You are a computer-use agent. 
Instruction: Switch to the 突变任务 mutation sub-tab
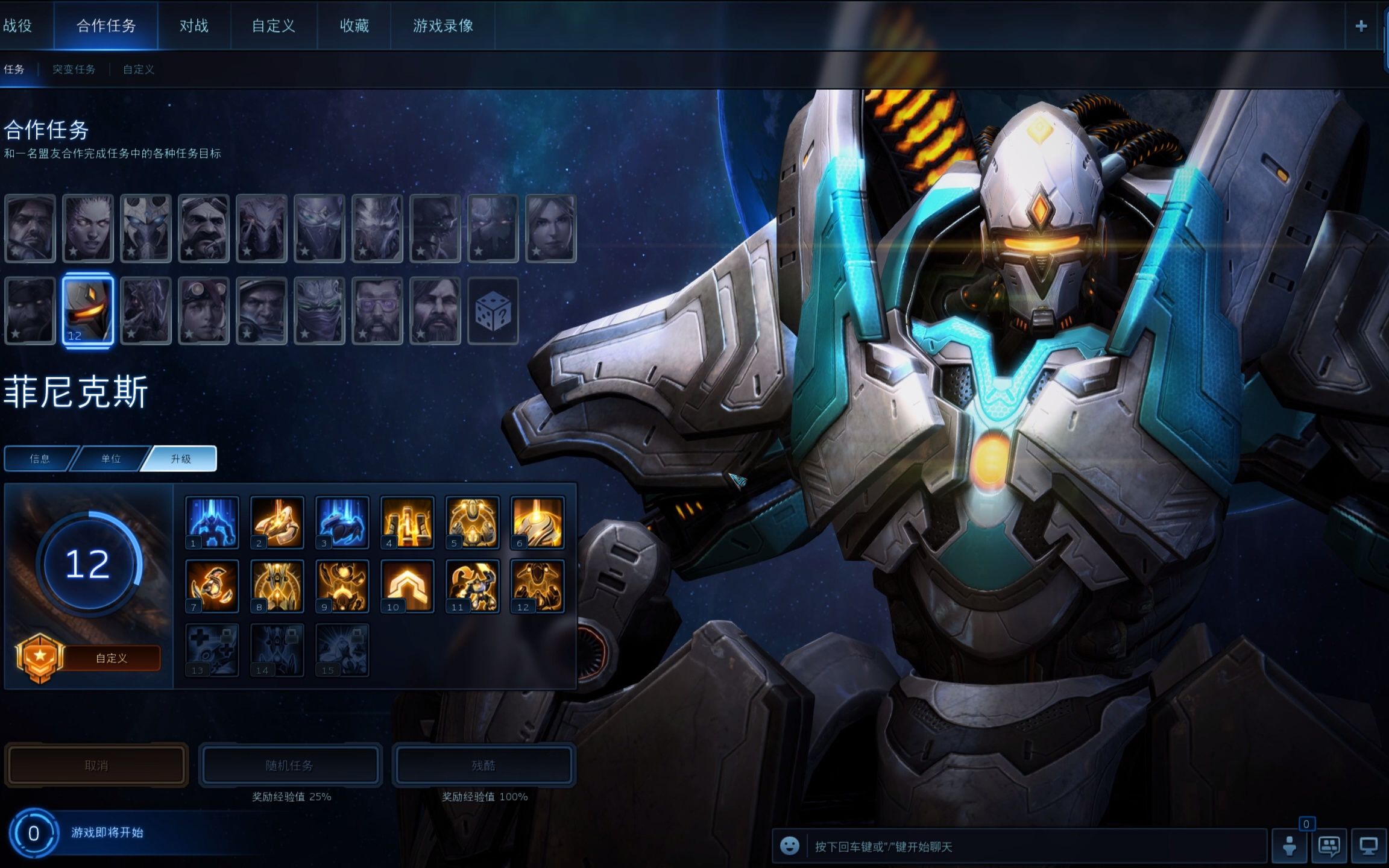[74, 69]
